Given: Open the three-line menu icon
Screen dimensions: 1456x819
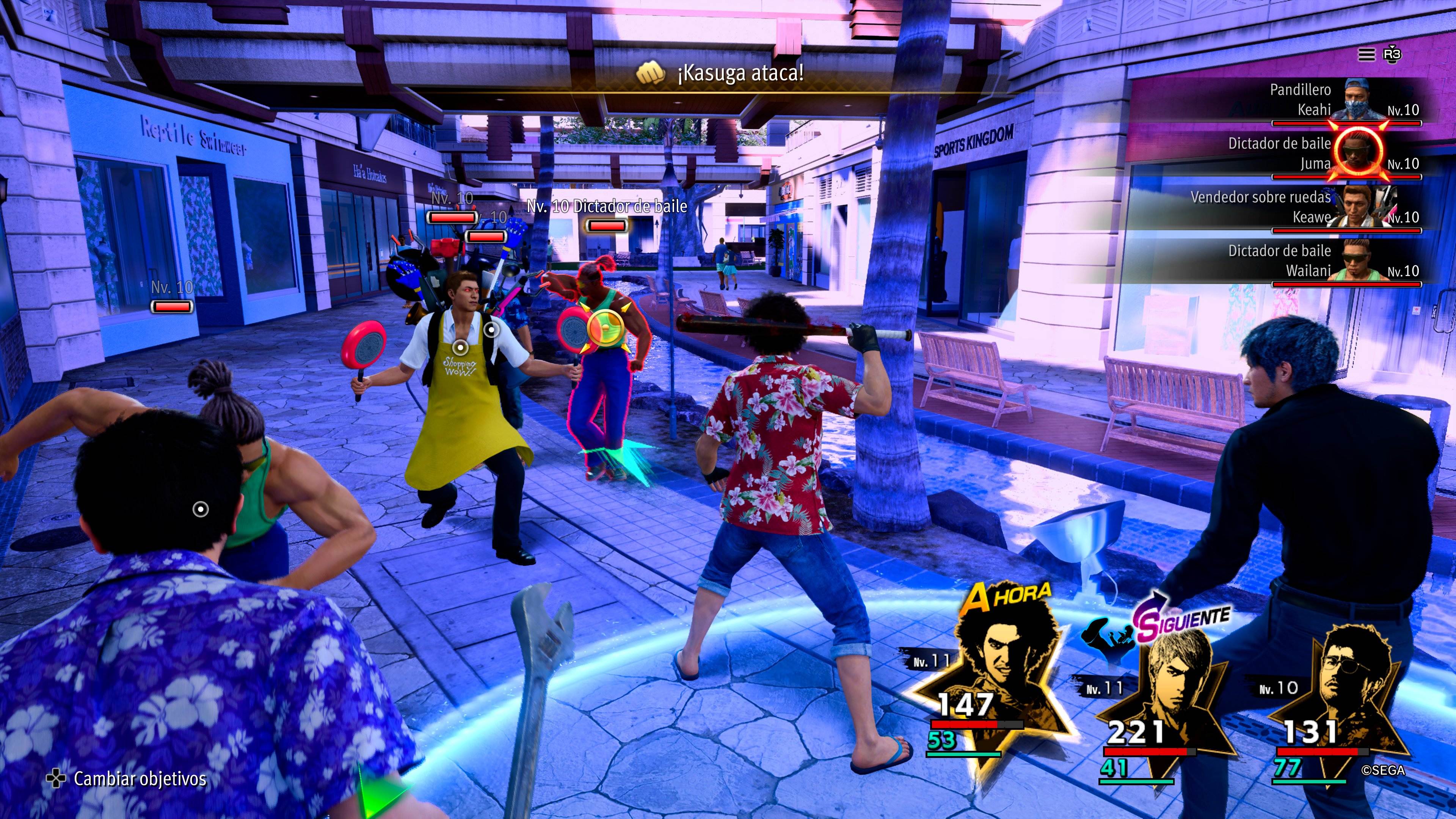Looking at the screenshot, I should 1366,54.
